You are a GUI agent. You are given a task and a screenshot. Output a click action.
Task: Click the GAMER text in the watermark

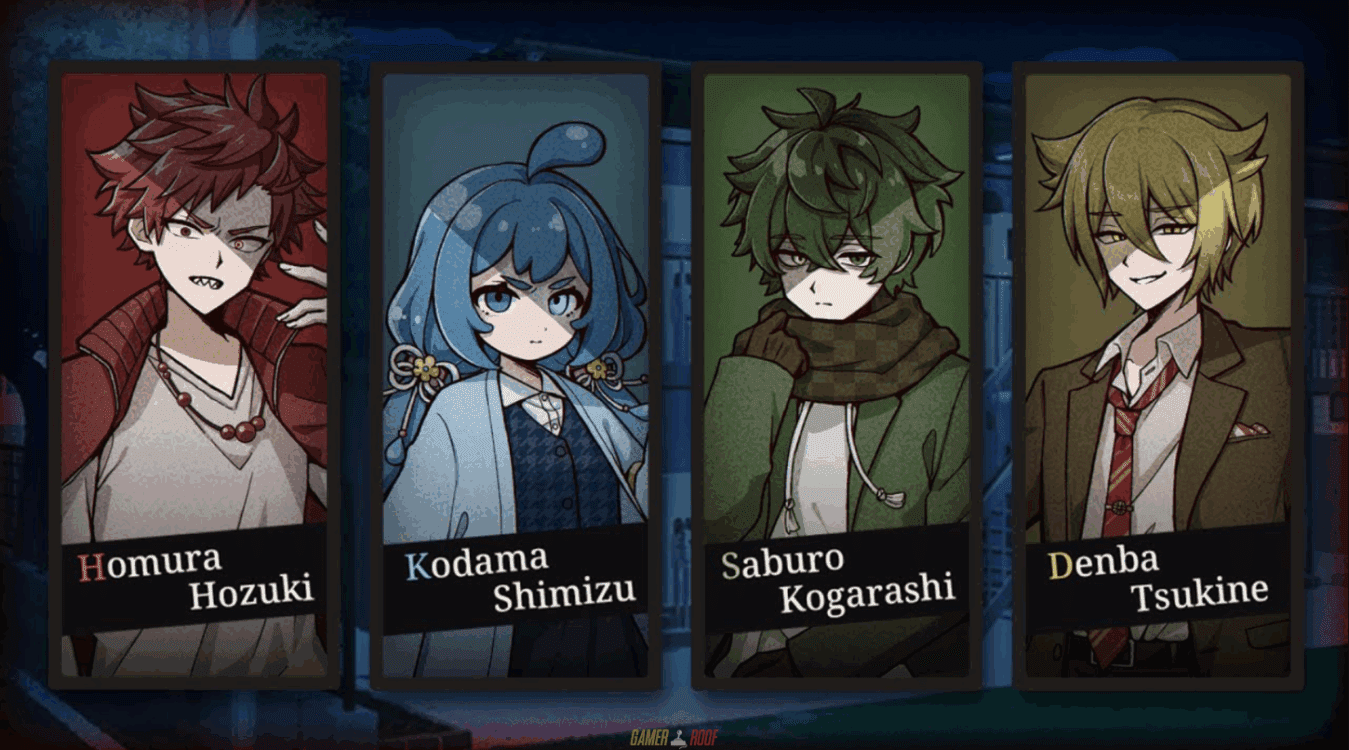pos(650,738)
